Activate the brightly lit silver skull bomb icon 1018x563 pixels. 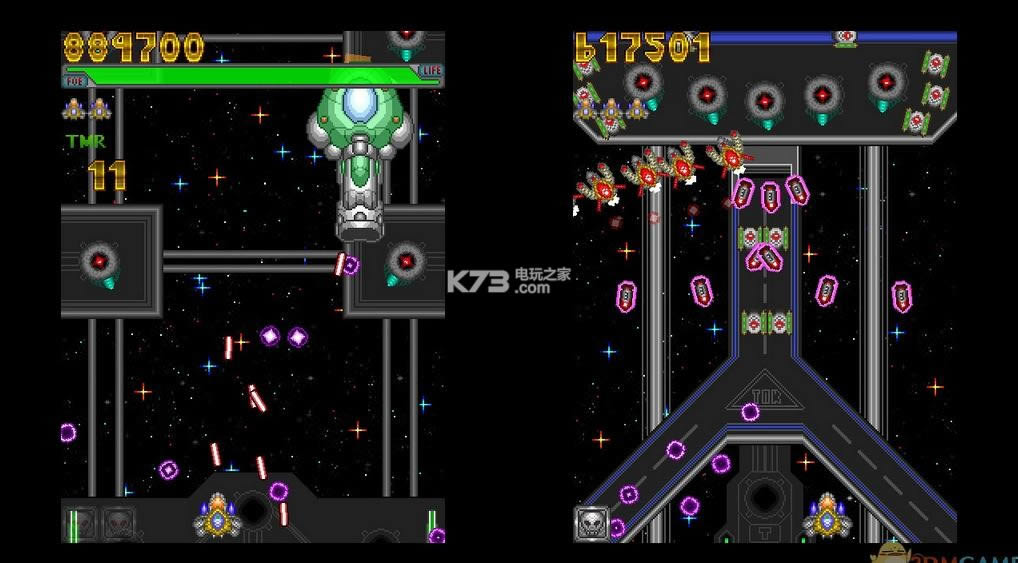(x=591, y=523)
